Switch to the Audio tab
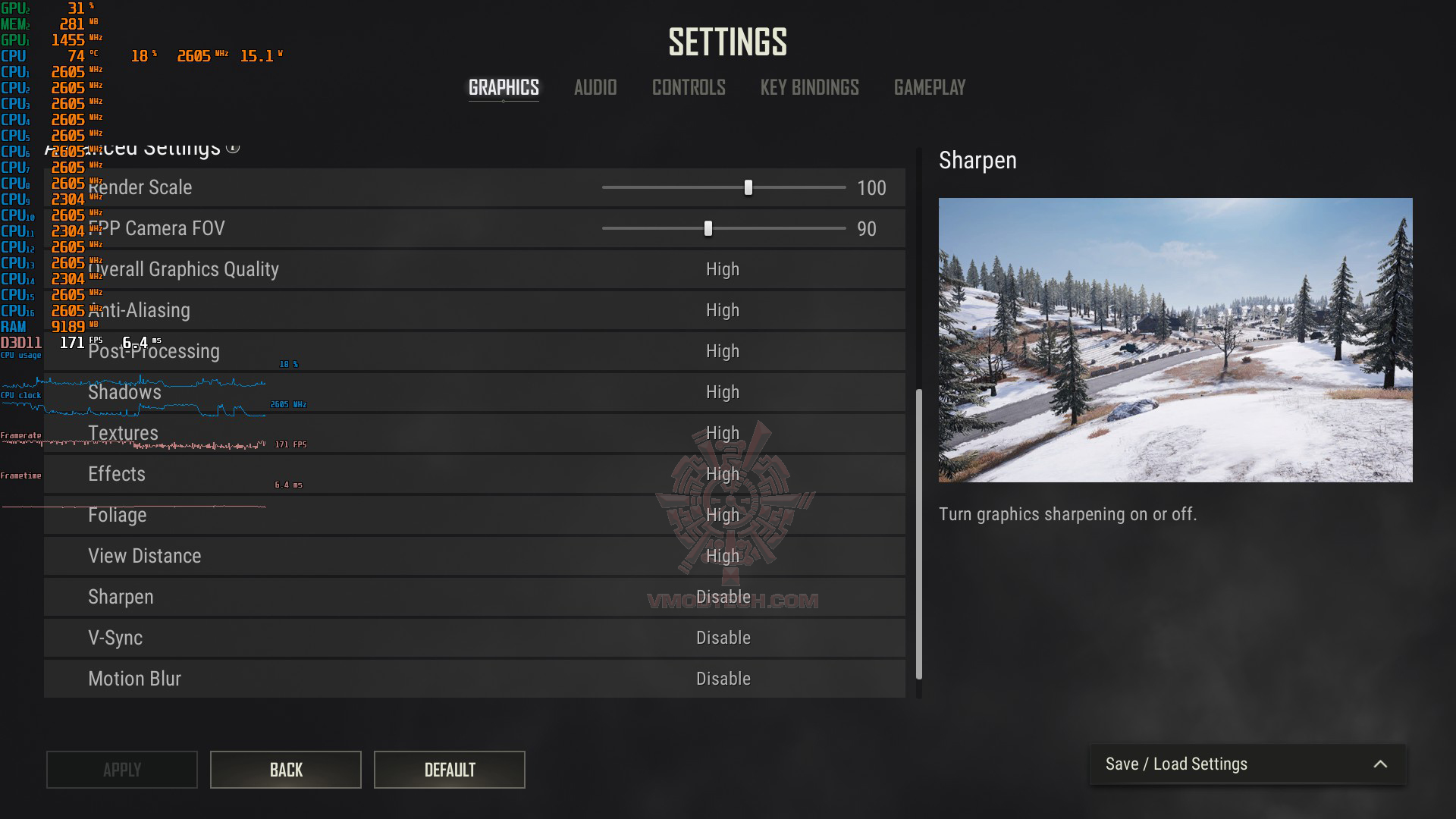Viewport: 1456px width, 819px height. [x=595, y=88]
